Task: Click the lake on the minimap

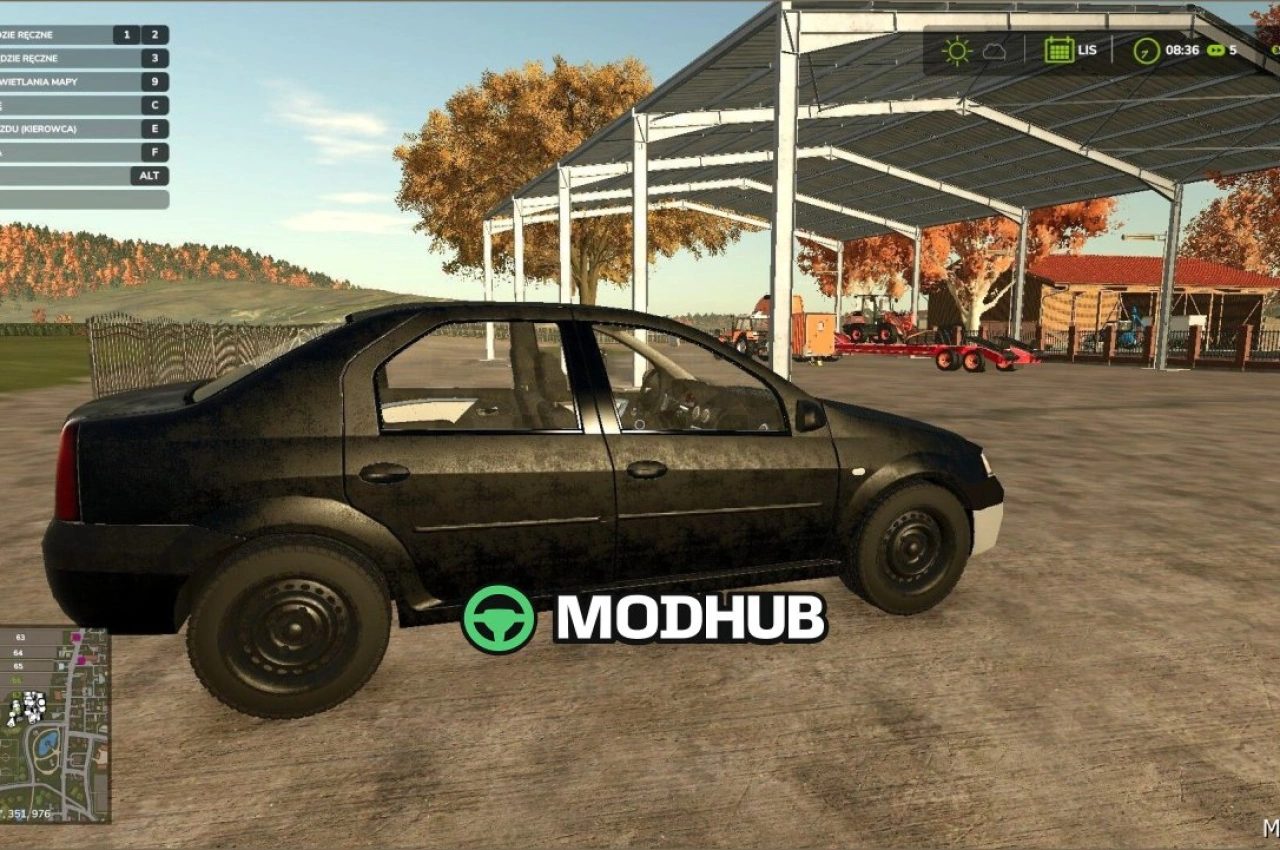Action: tap(47, 741)
